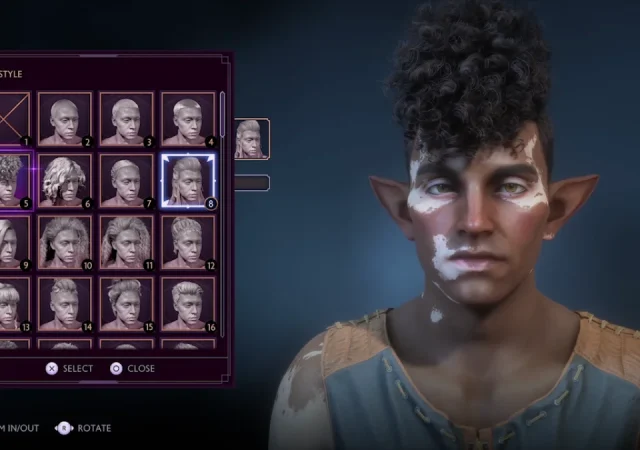The height and width of the screenshot is (450, 640).
Task: Pick hairstyle thumbnail number 7
Action: coord(126,181)
